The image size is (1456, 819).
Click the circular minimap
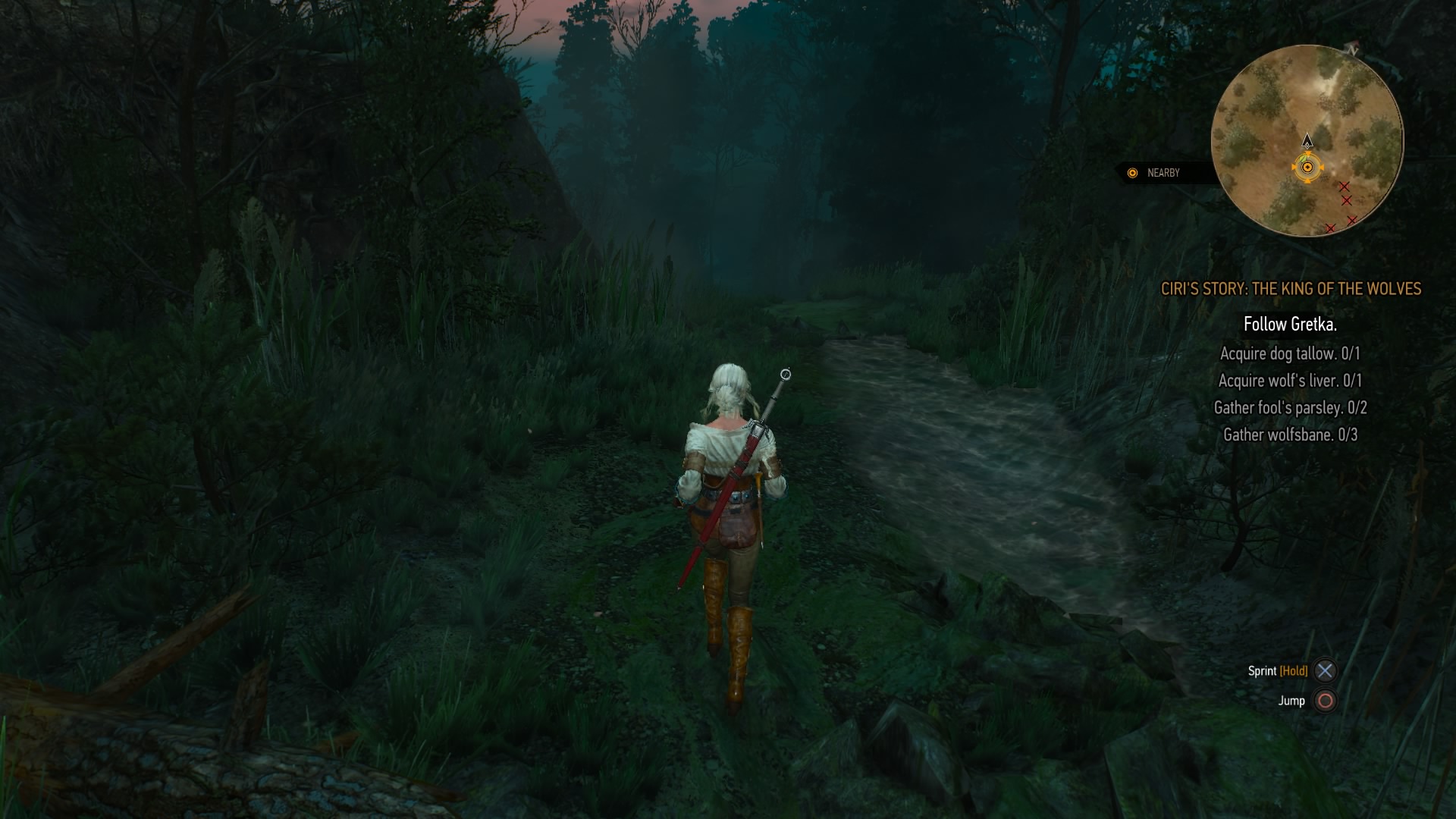point(1307,140)
